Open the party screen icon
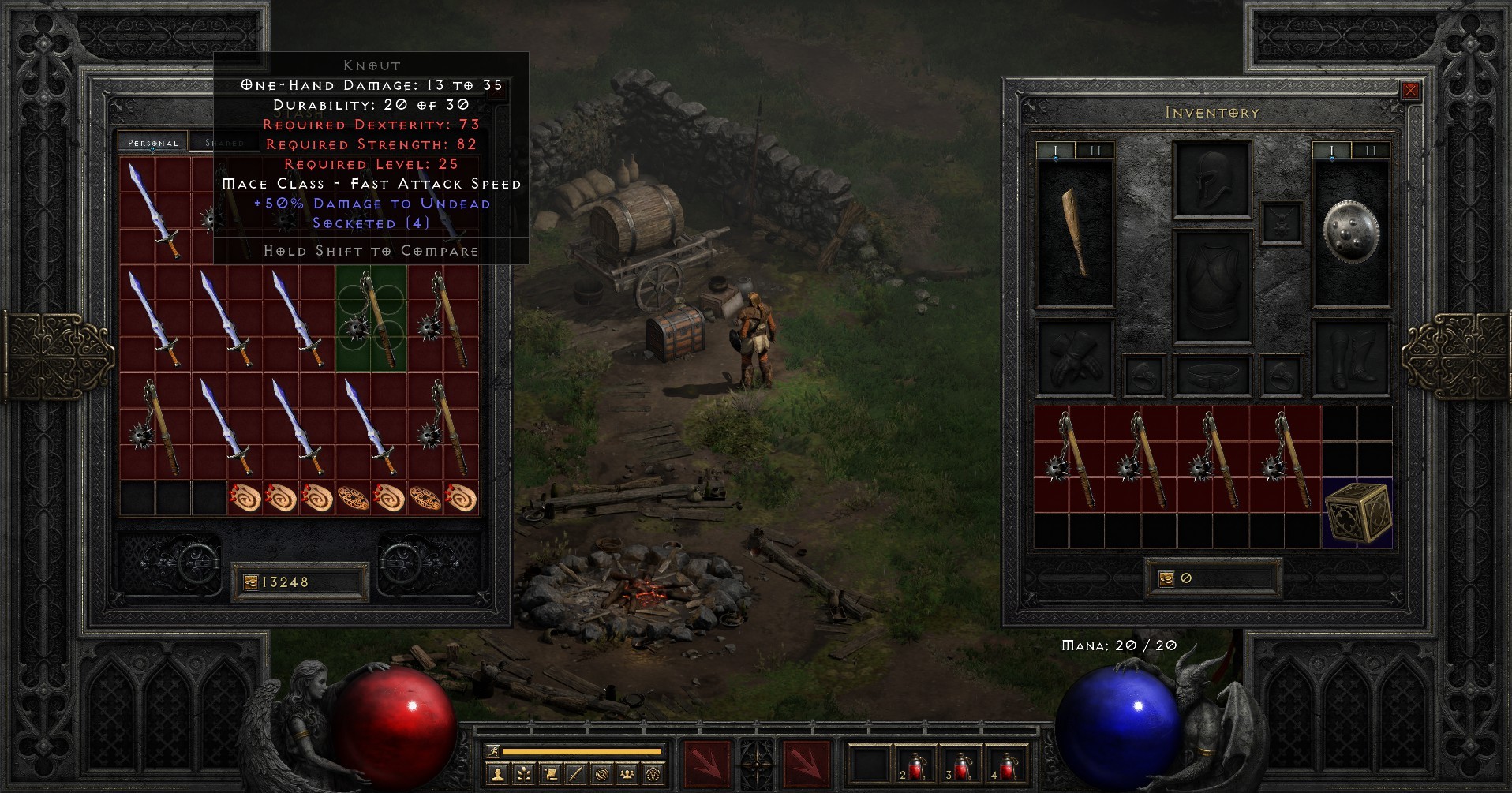 pos(626,776)
